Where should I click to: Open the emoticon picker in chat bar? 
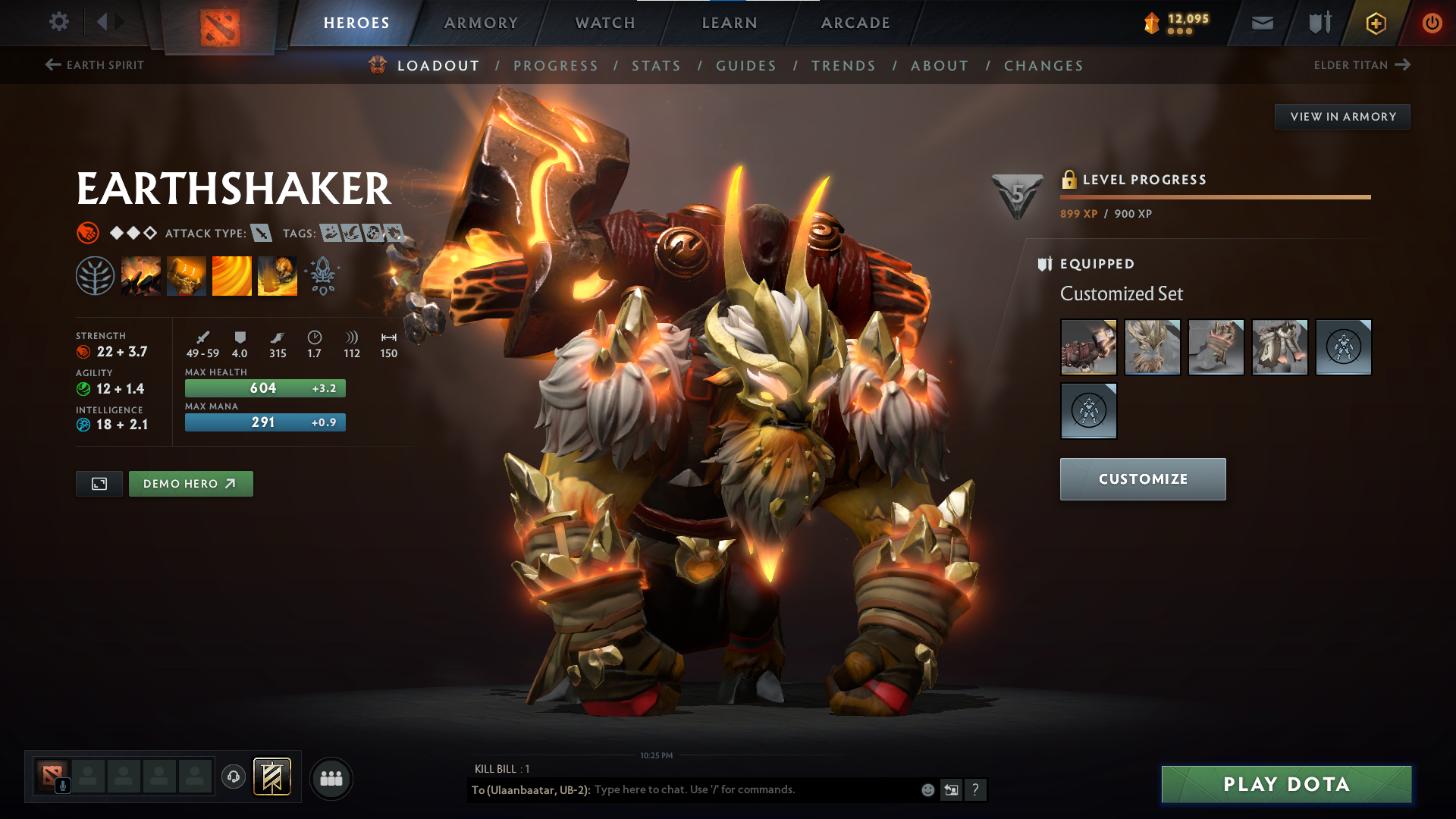click(x=927, y=789)
